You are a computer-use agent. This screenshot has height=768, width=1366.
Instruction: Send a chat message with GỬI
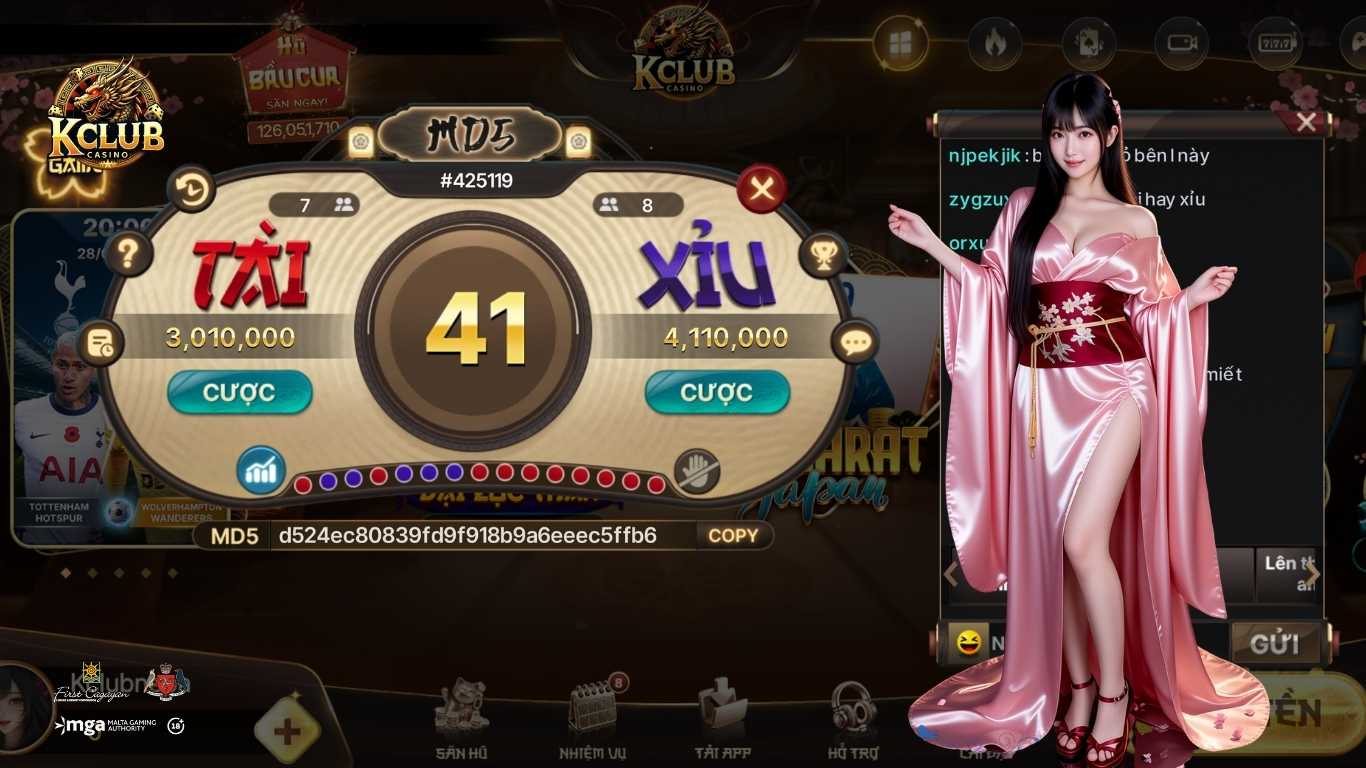pyautogui.click(x=1278, y=645)
